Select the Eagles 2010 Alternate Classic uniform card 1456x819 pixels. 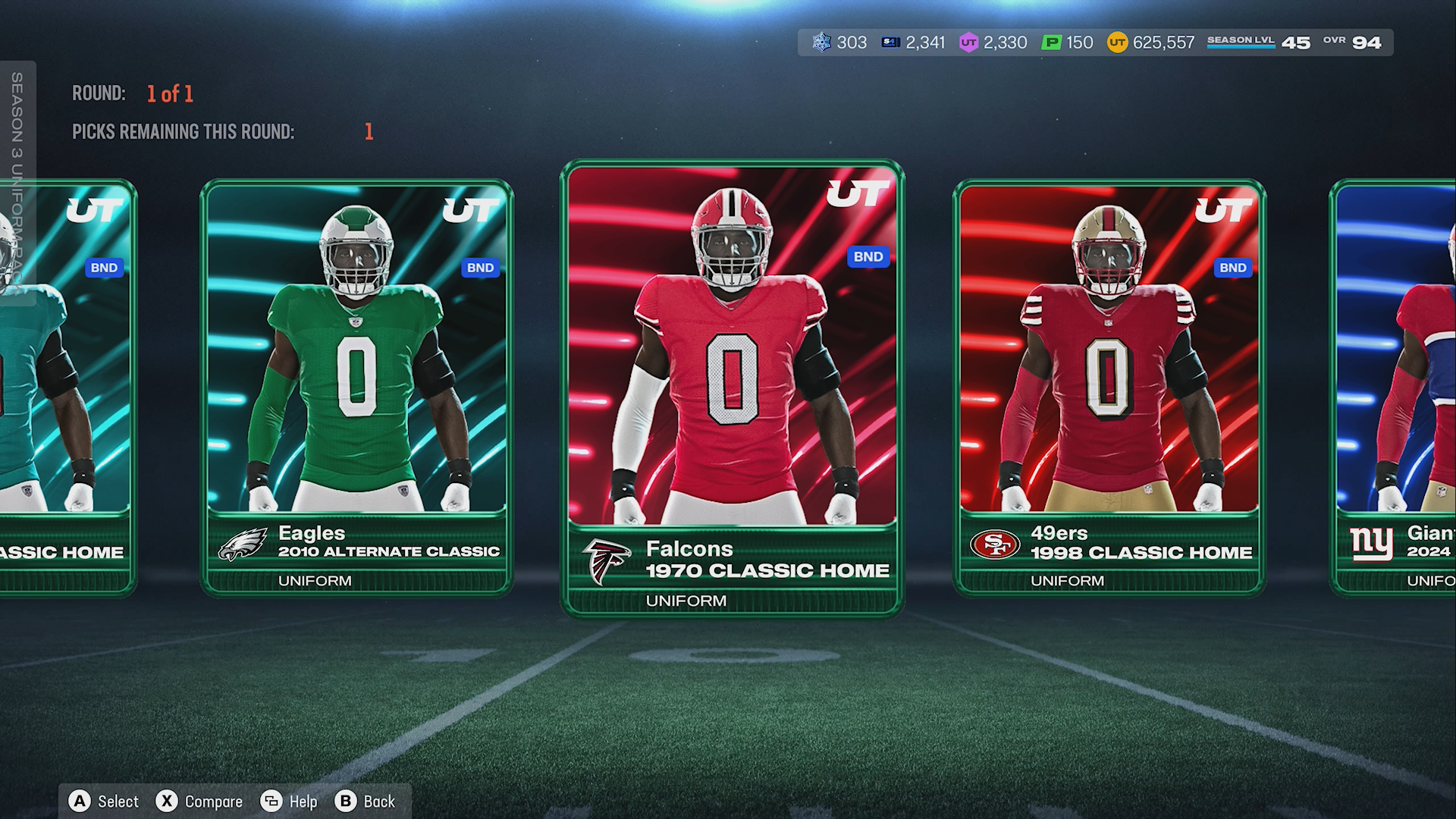point(356,387)
